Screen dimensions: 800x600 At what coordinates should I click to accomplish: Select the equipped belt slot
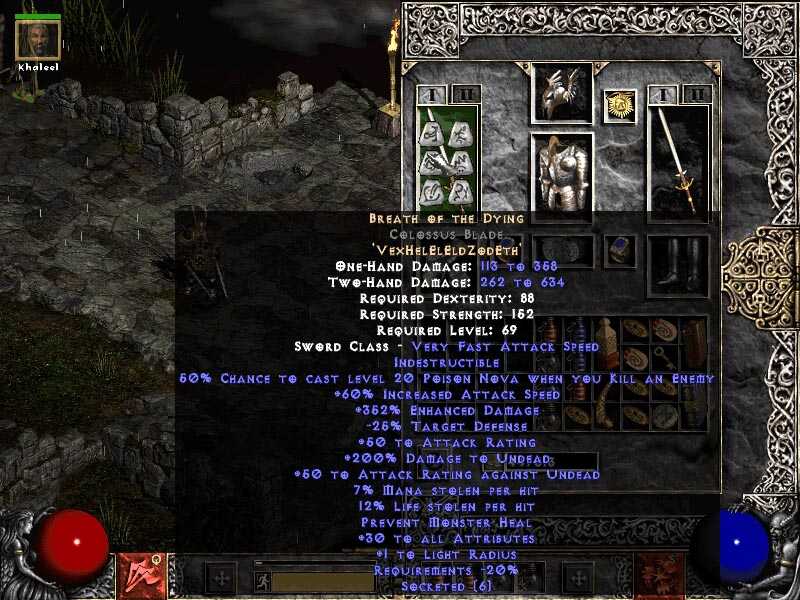(x=561, y=250)
